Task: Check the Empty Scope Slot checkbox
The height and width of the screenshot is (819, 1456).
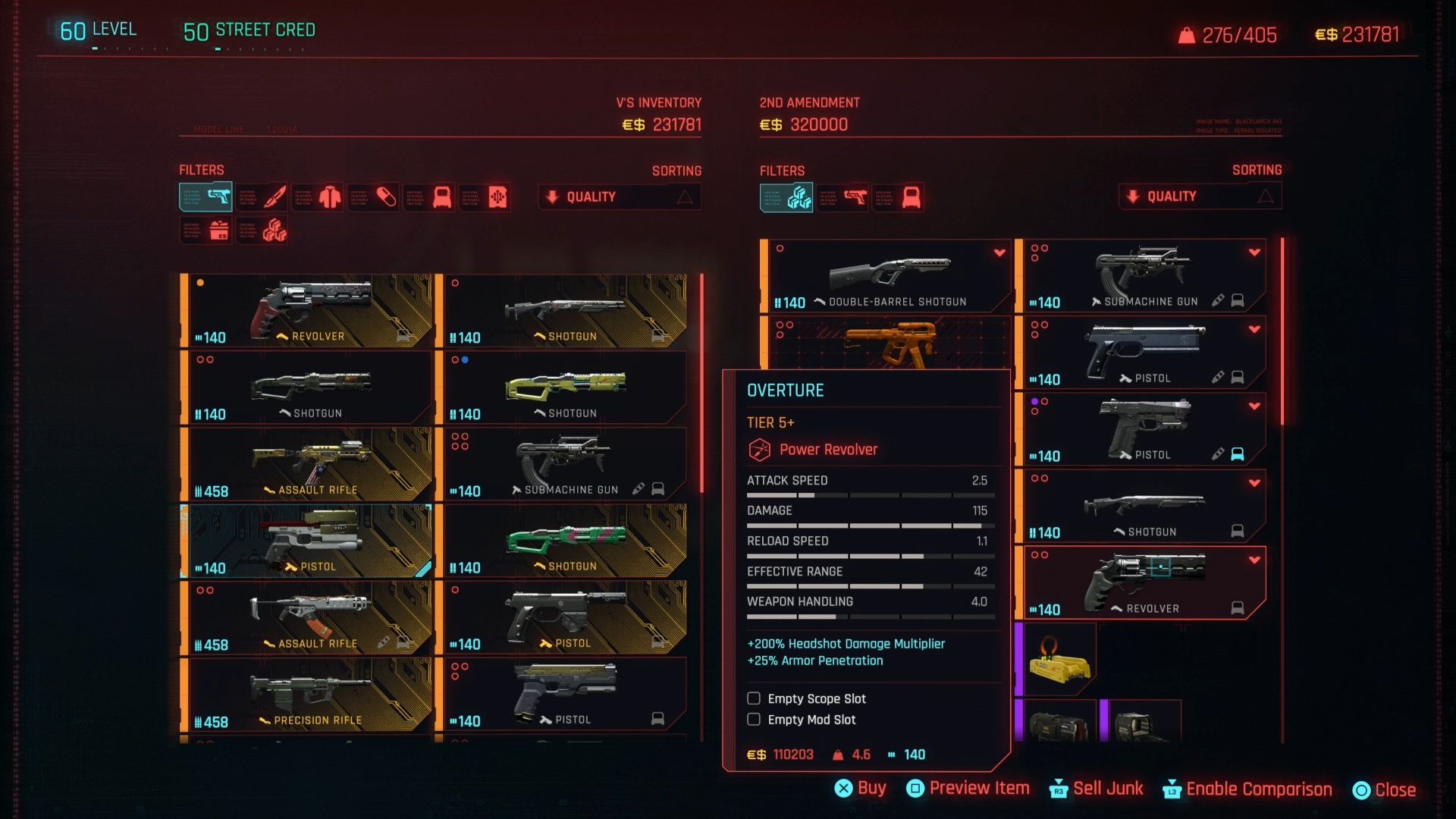Action: (x=754, y=698)
